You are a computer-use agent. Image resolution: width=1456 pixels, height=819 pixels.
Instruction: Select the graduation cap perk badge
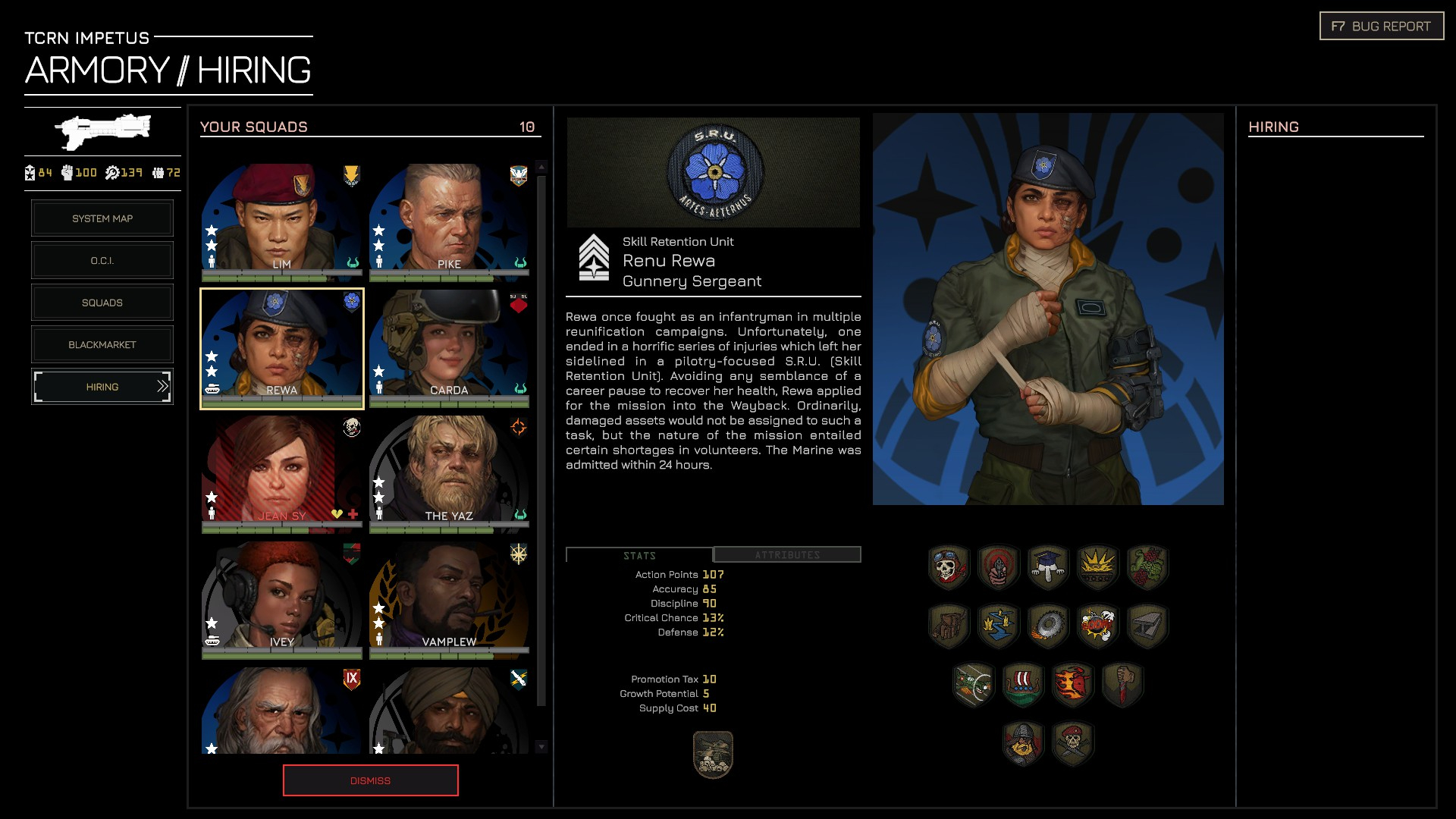pos(1048,566)
